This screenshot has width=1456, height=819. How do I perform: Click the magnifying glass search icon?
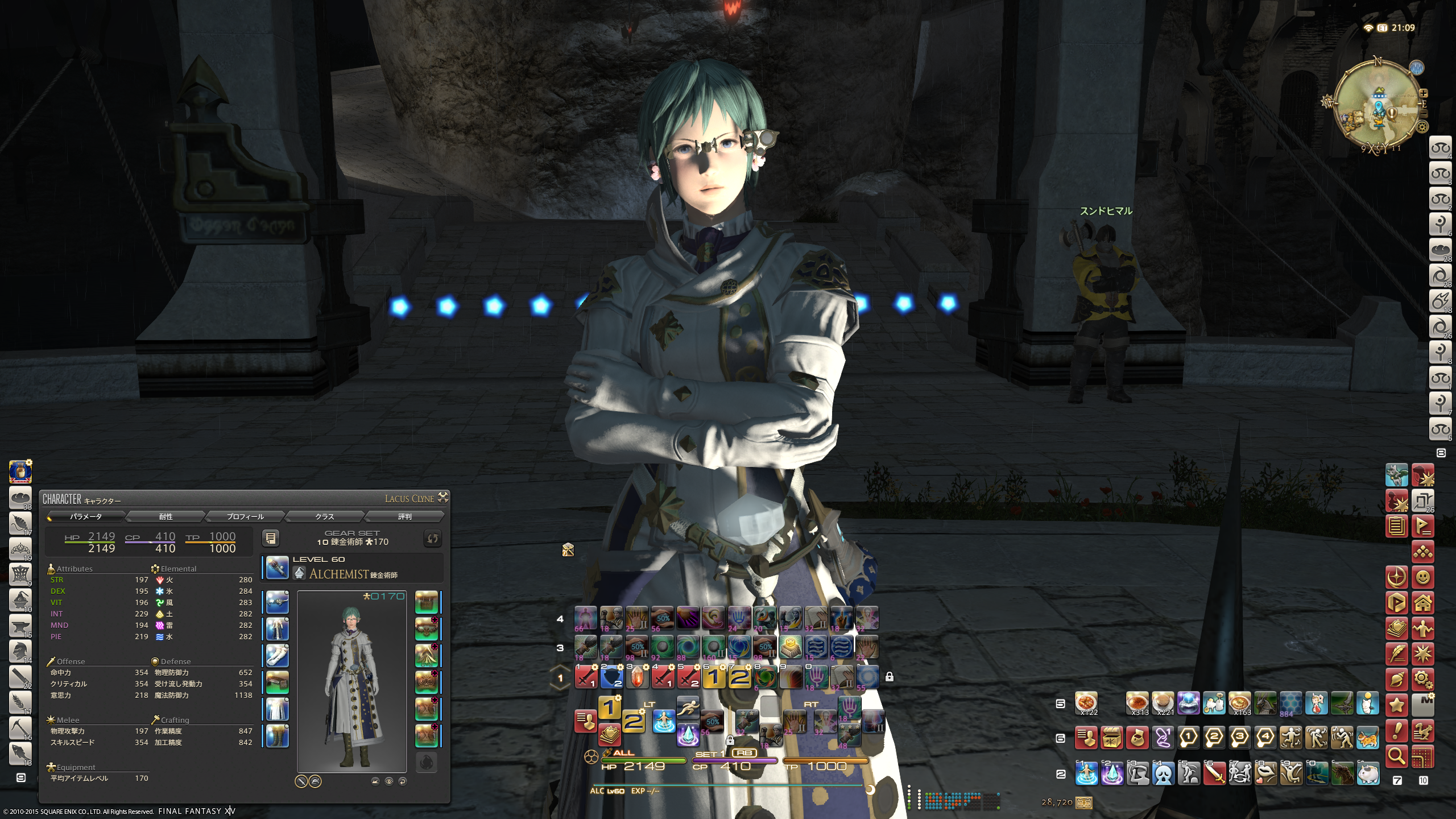pyautogui.click(x=1397, y=756)
